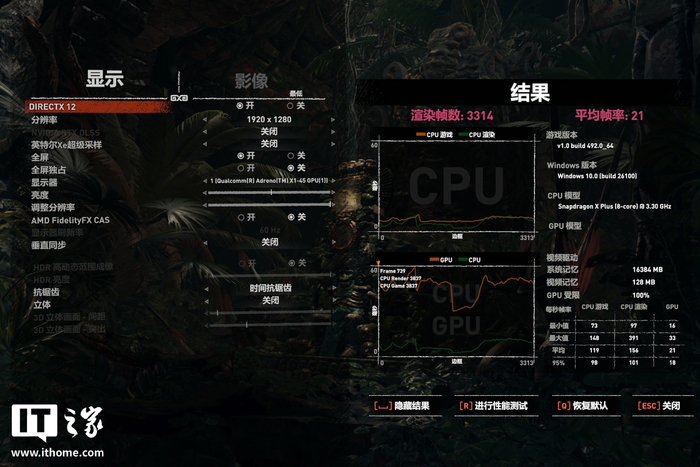Select the DIRECTX 12 setting row
700x467 pixels.
tap(56, 105)
